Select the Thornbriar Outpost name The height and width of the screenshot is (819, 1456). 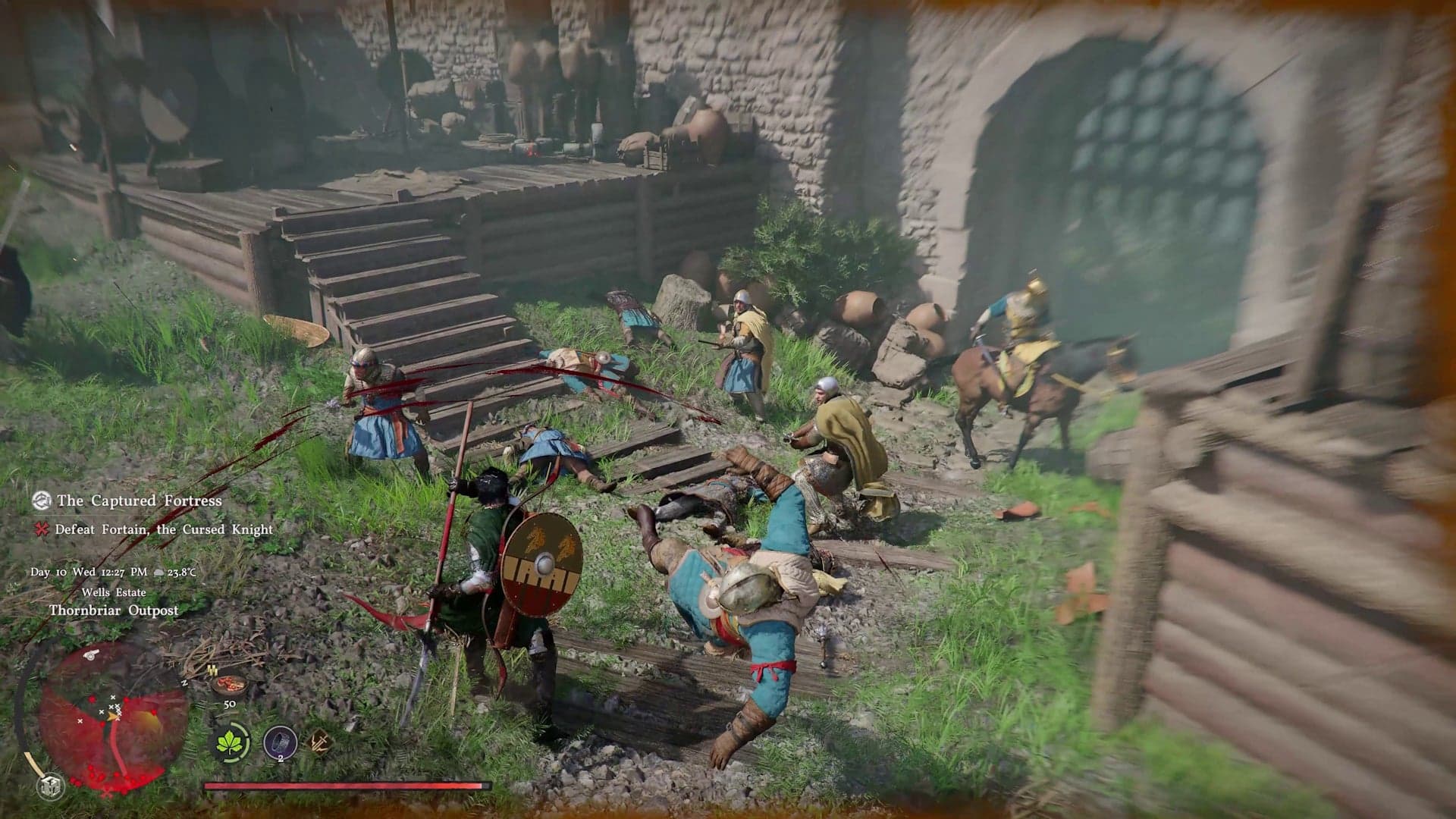click(114, 610)
